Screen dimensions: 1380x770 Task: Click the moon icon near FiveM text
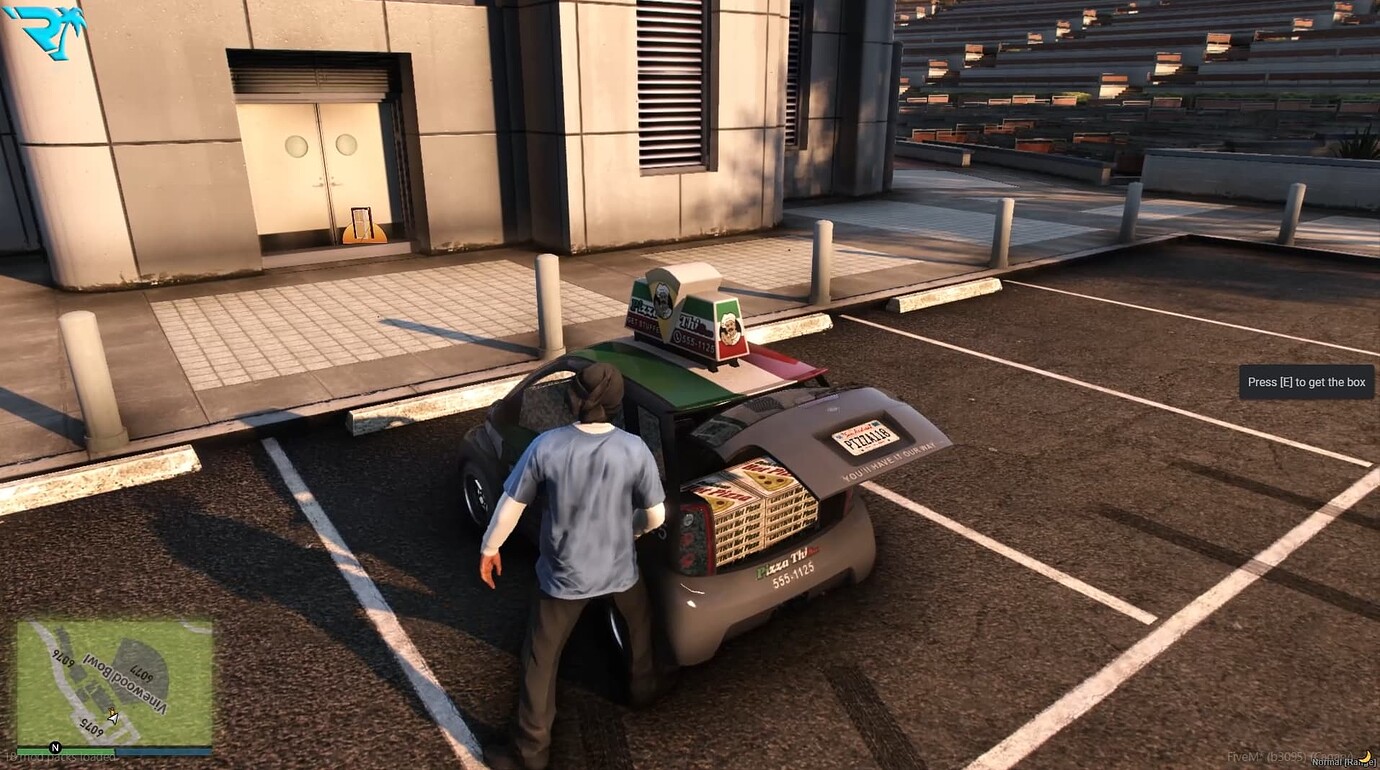[x=1365, y=758]
